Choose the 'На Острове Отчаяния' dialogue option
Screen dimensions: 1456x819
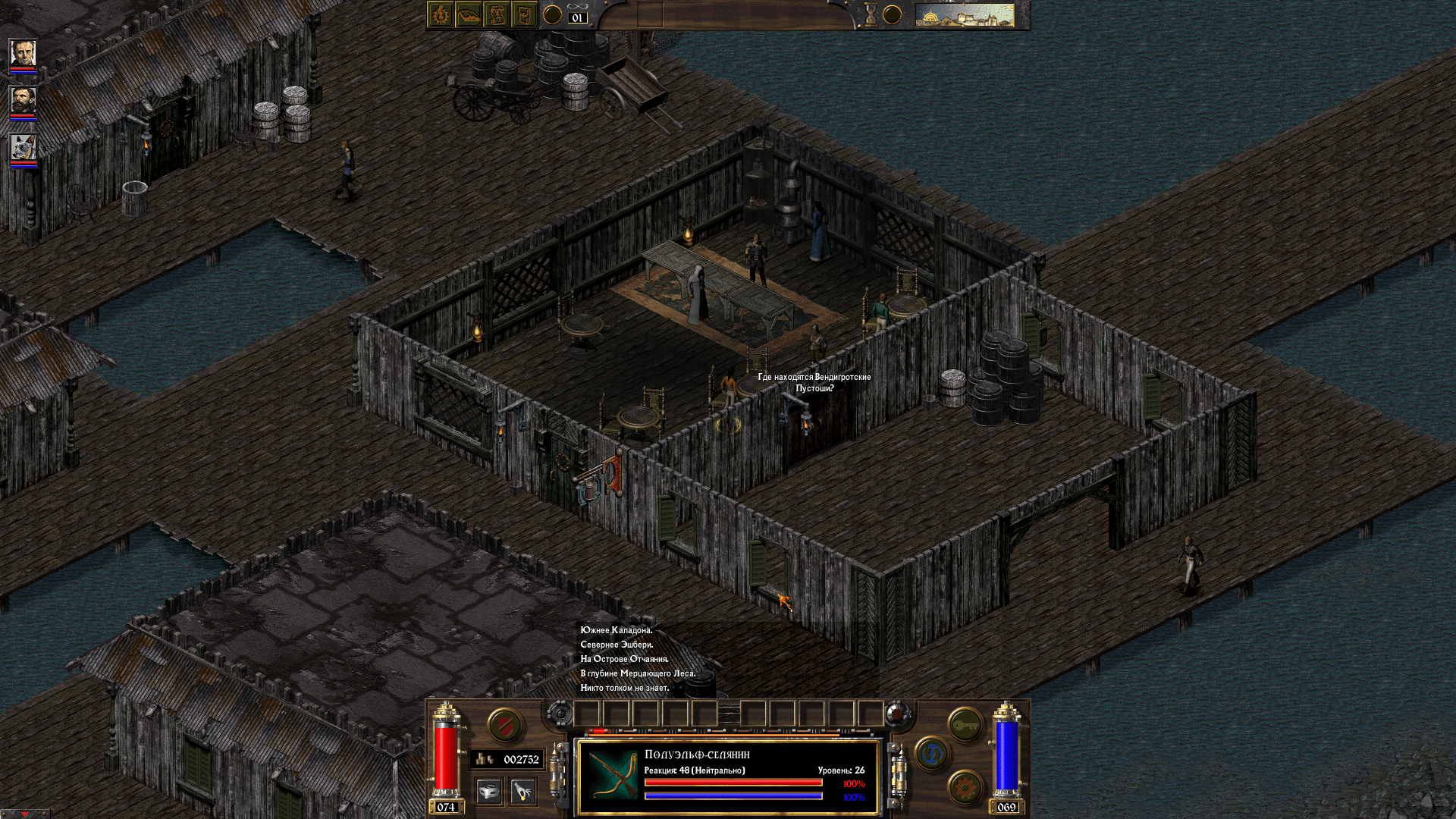click(x=623, y=660)
